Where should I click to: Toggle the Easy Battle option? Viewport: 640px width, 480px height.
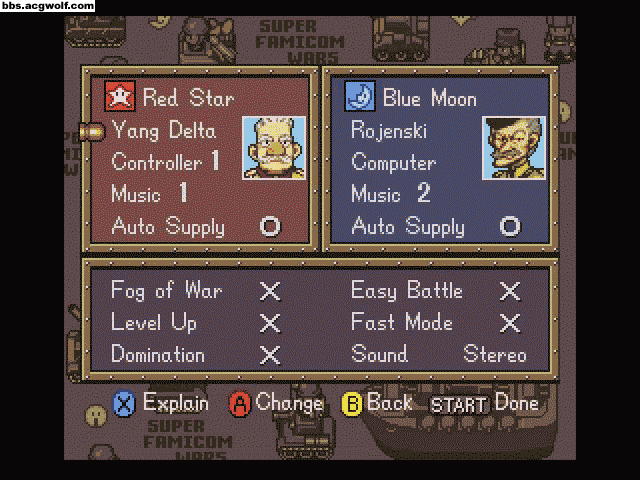pos(509,291)
